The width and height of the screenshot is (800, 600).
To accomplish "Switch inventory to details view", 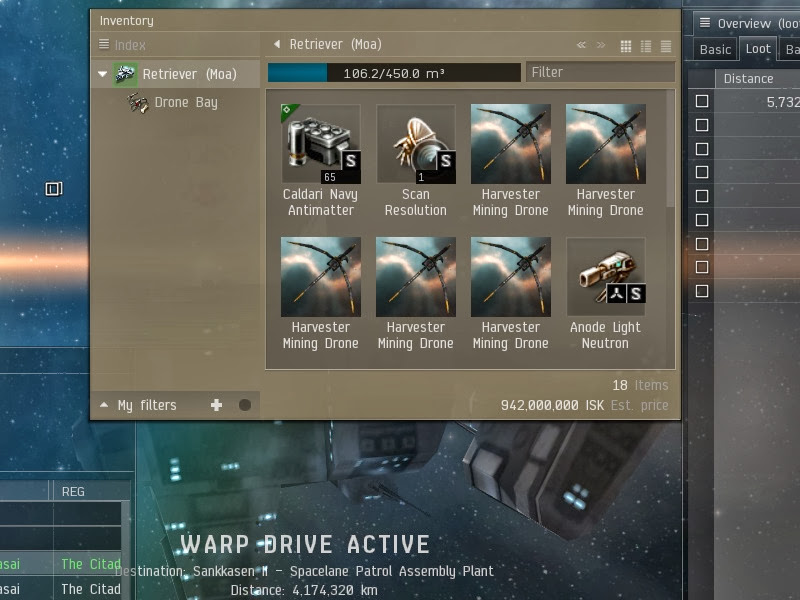I will pyautogui.click(x=646, y=45).
